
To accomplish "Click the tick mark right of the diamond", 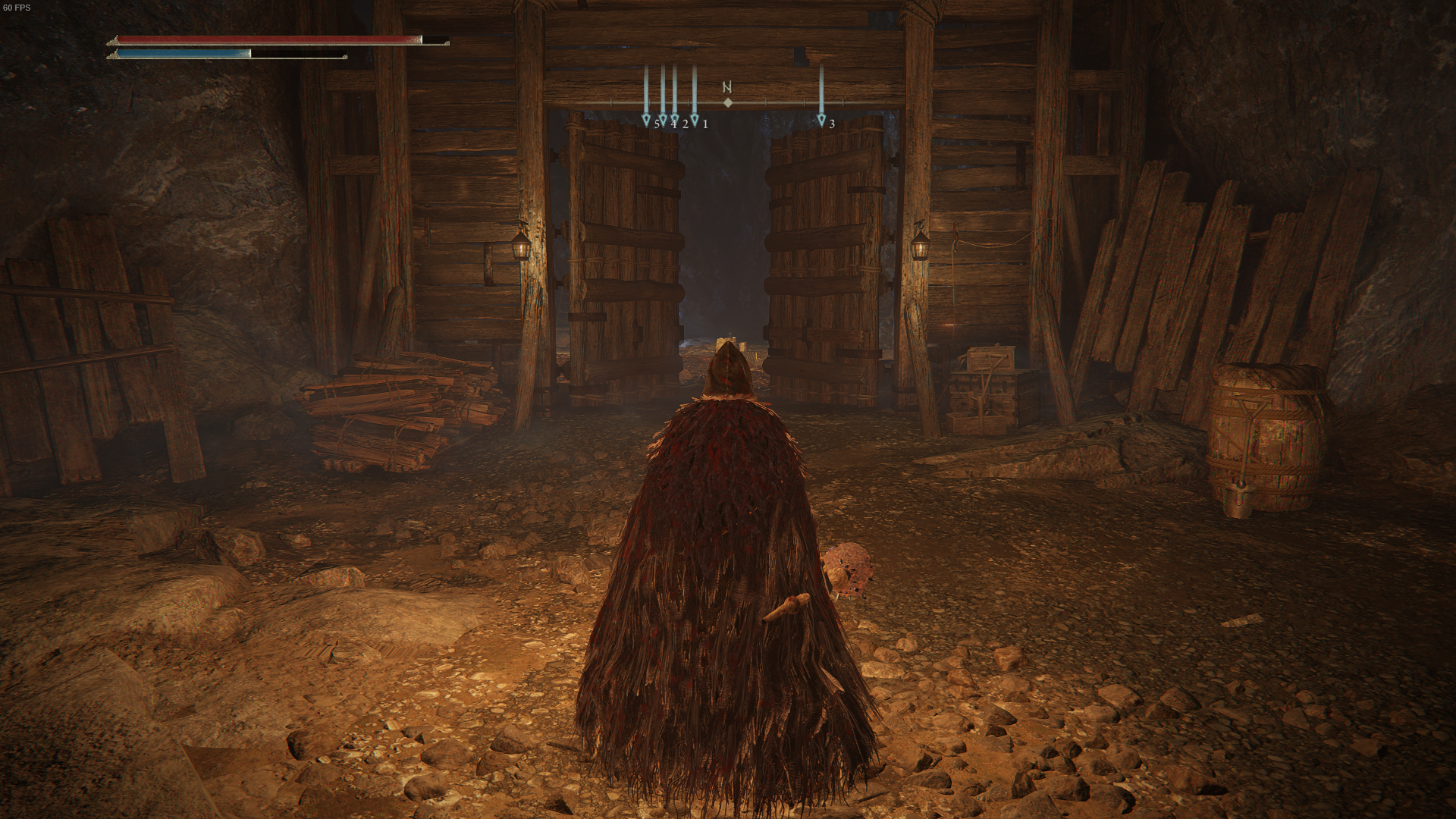I will pos(766,103).
